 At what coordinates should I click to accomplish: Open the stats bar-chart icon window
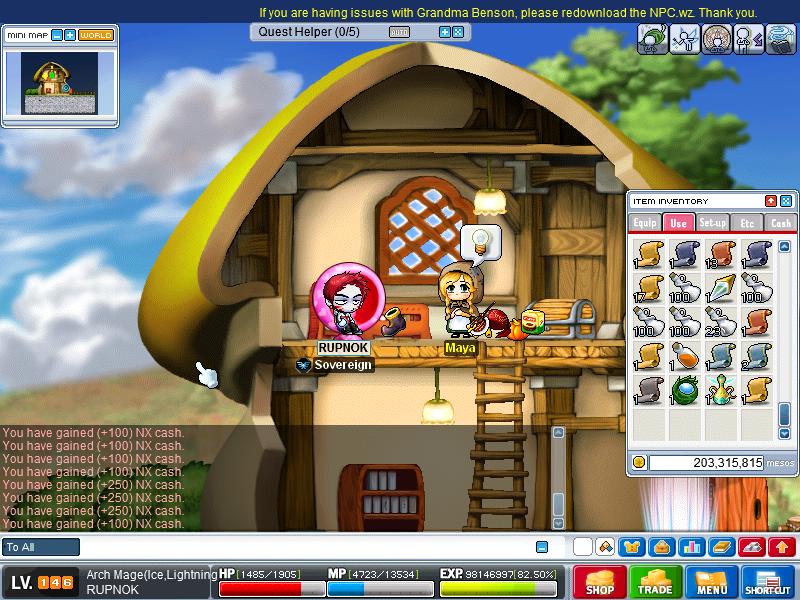(x=691, y=547)
